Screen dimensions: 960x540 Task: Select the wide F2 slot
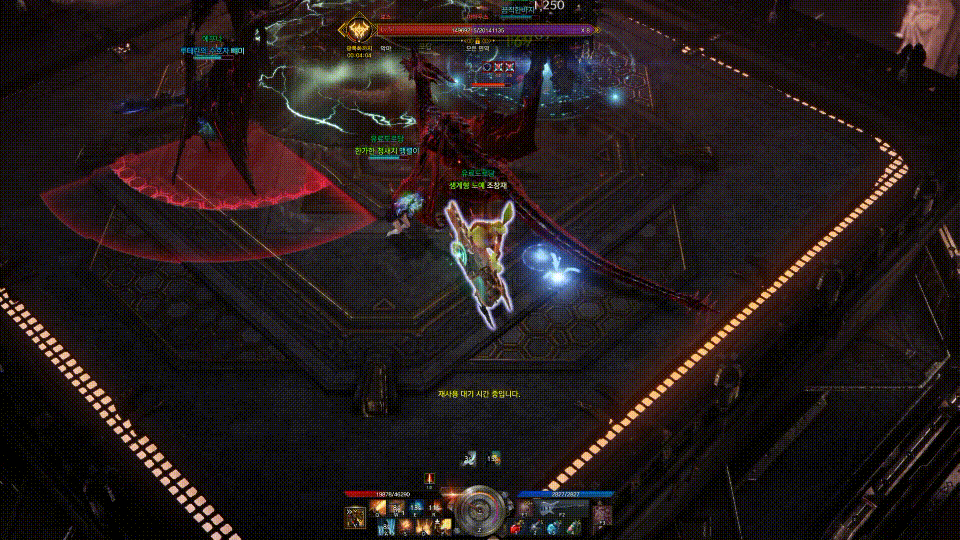tap(560, 509)
